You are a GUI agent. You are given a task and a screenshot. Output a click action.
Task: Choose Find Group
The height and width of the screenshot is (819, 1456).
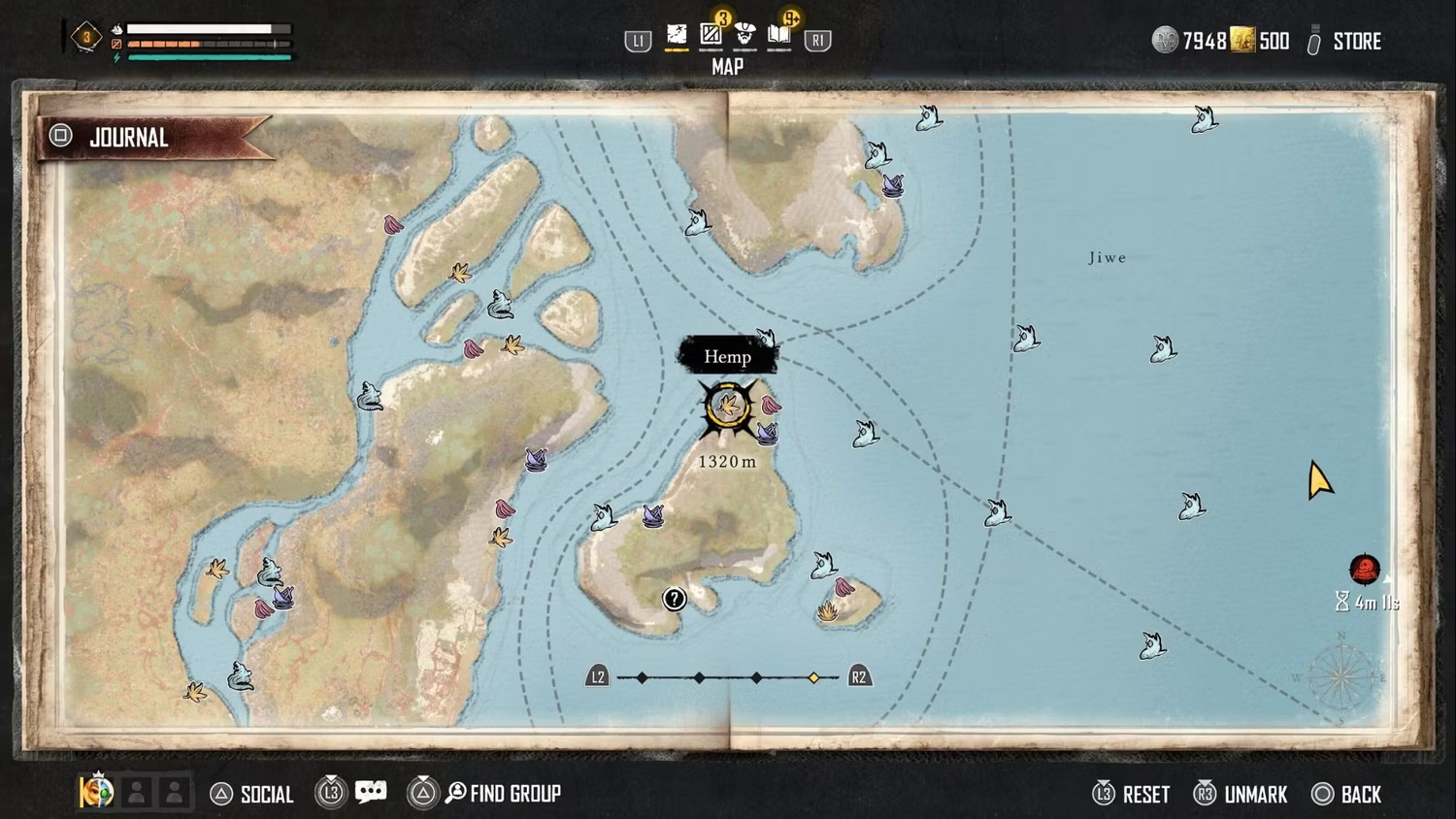click(513, 794)
